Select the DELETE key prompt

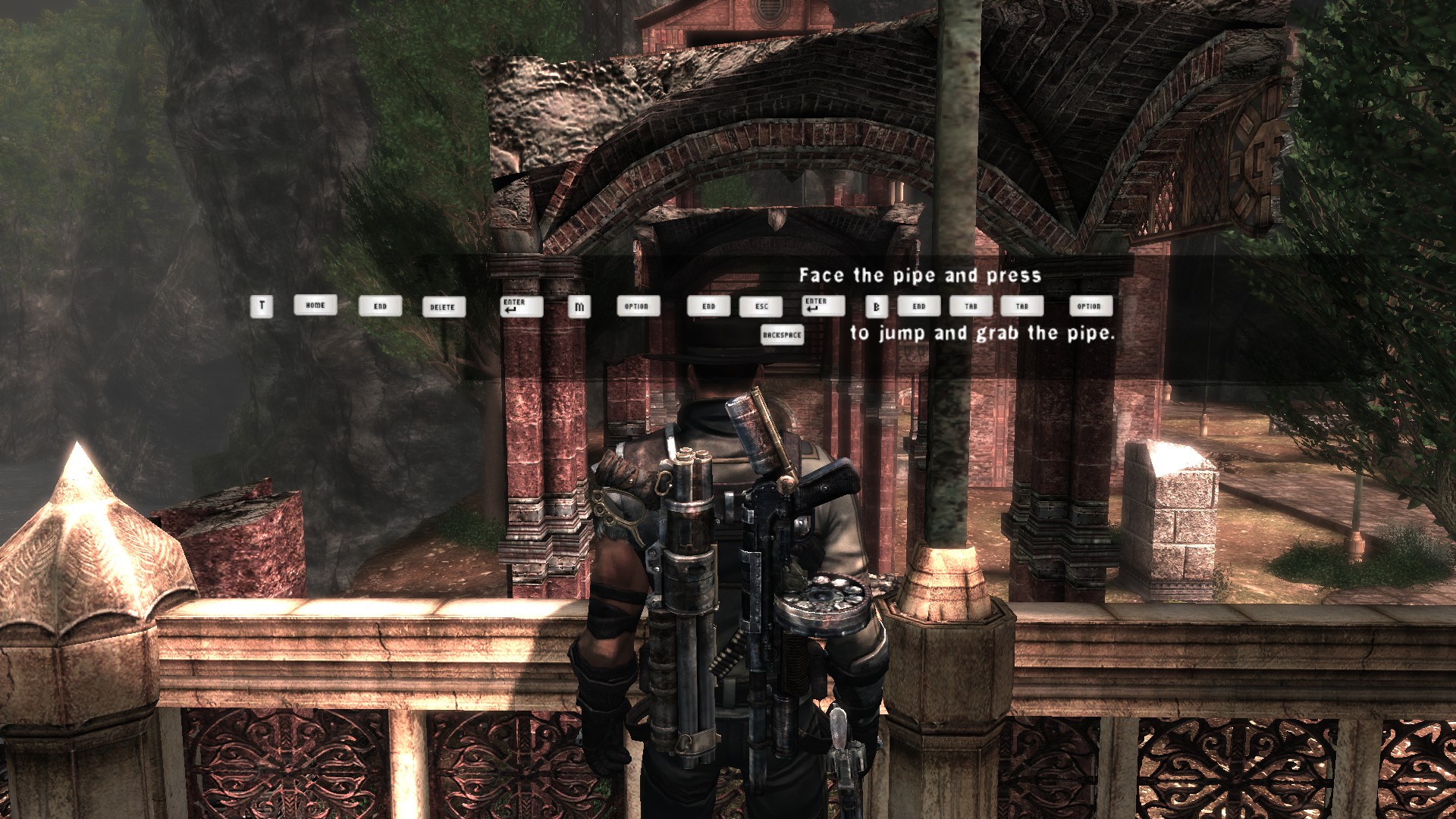pos(444,306)
